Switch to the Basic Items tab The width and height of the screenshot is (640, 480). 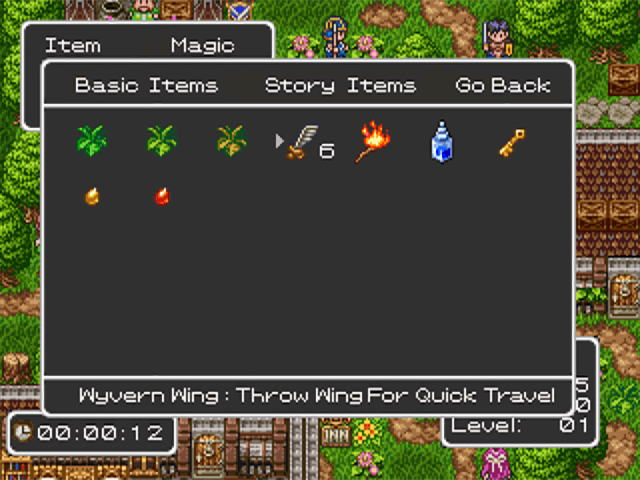(146, 85)
